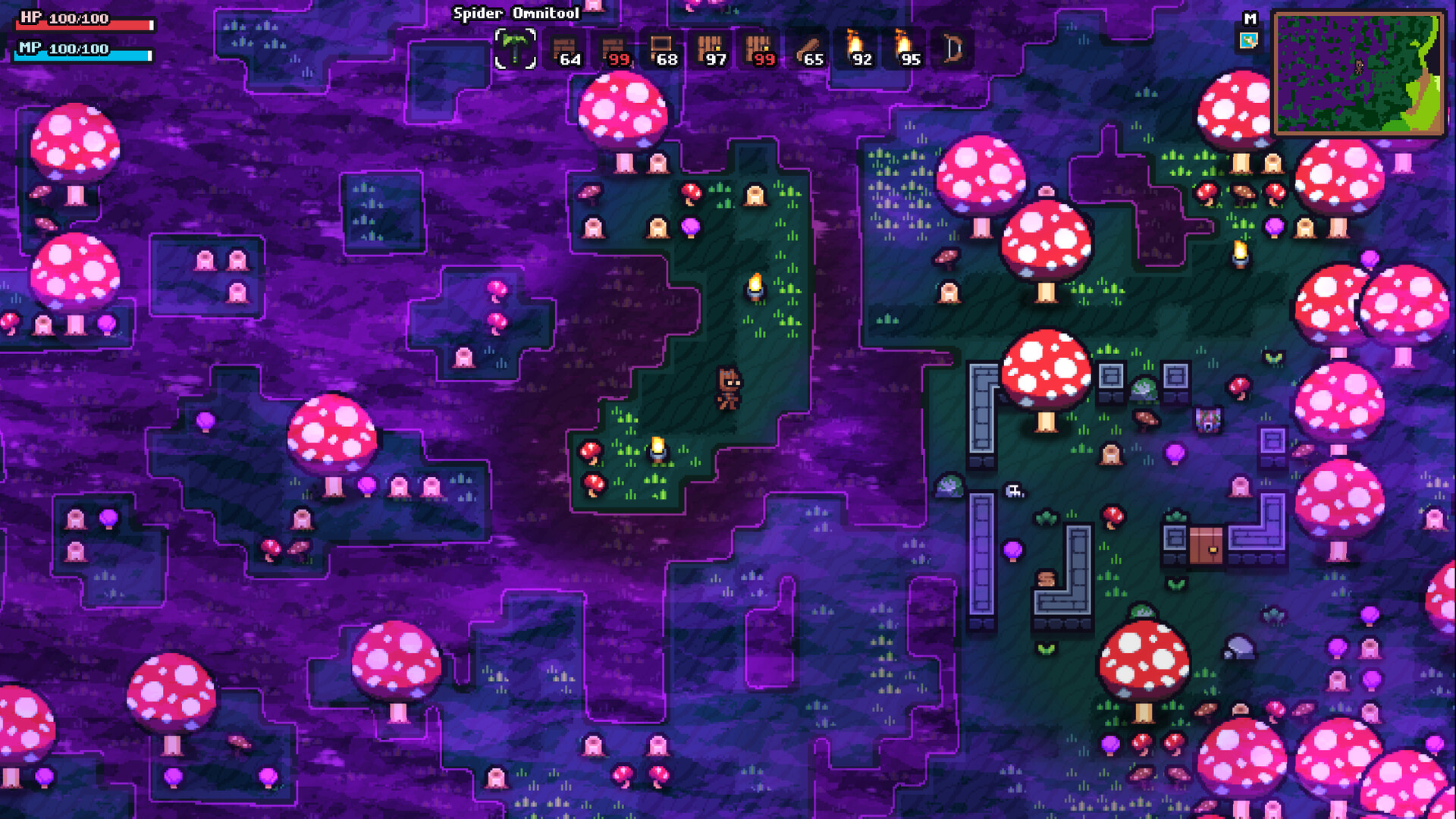Select the plank slot showing red 99

point(614,49)
